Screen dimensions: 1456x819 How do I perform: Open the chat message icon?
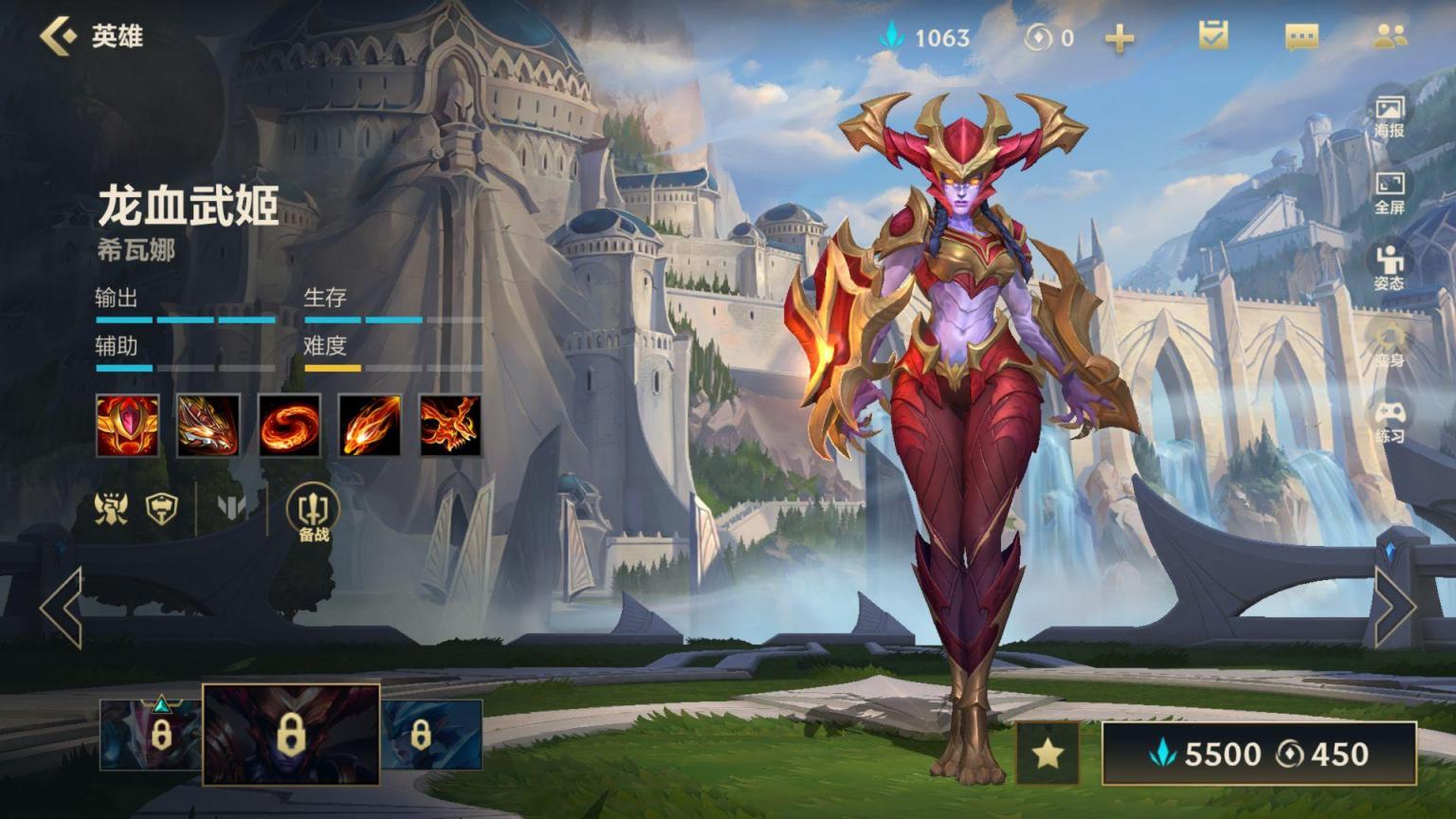point(1301,37)
